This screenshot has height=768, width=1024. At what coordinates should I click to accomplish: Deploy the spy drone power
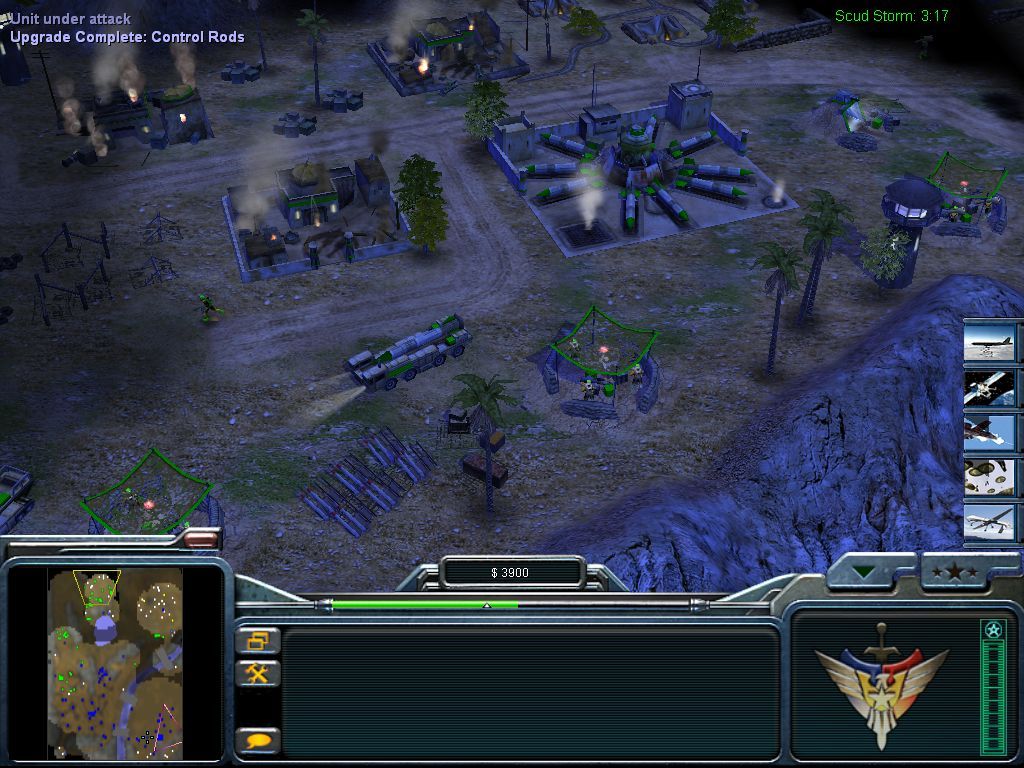[x=990, y=522]
